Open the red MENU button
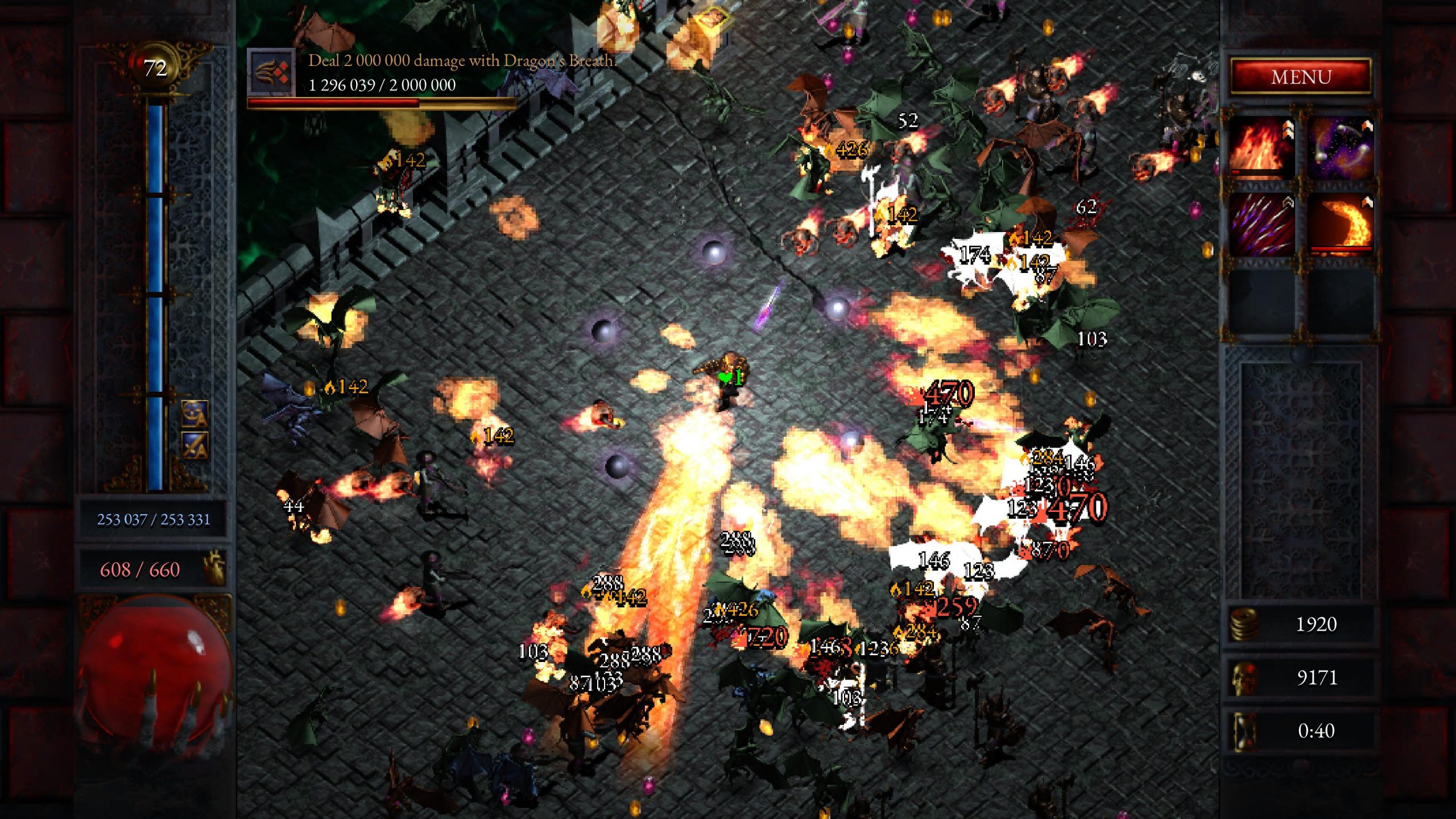This screenshot has width=1456, height=819. [x=1301, y=77]
